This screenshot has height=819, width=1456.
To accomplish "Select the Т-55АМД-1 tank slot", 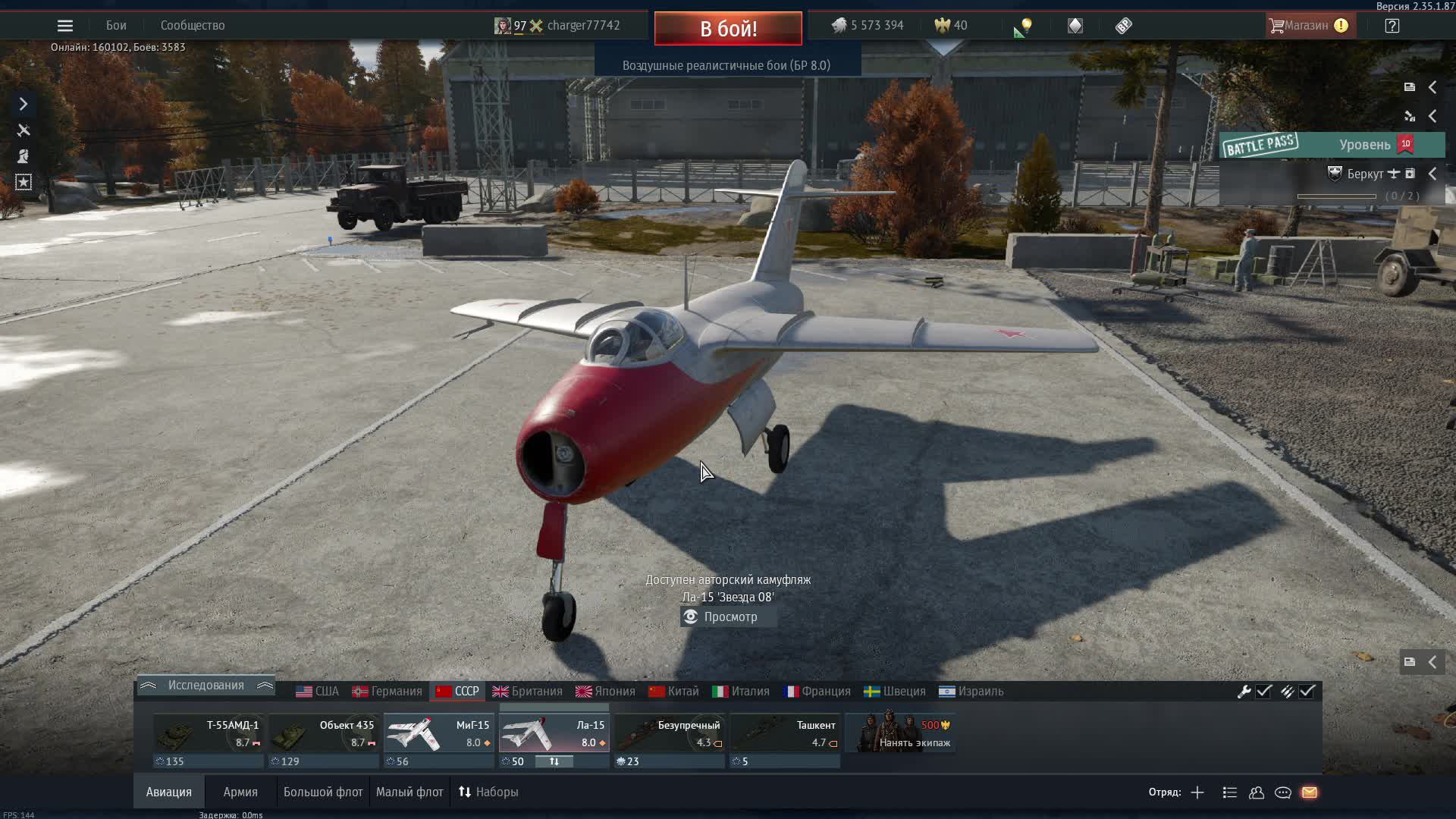I will [x=209, y=734].
